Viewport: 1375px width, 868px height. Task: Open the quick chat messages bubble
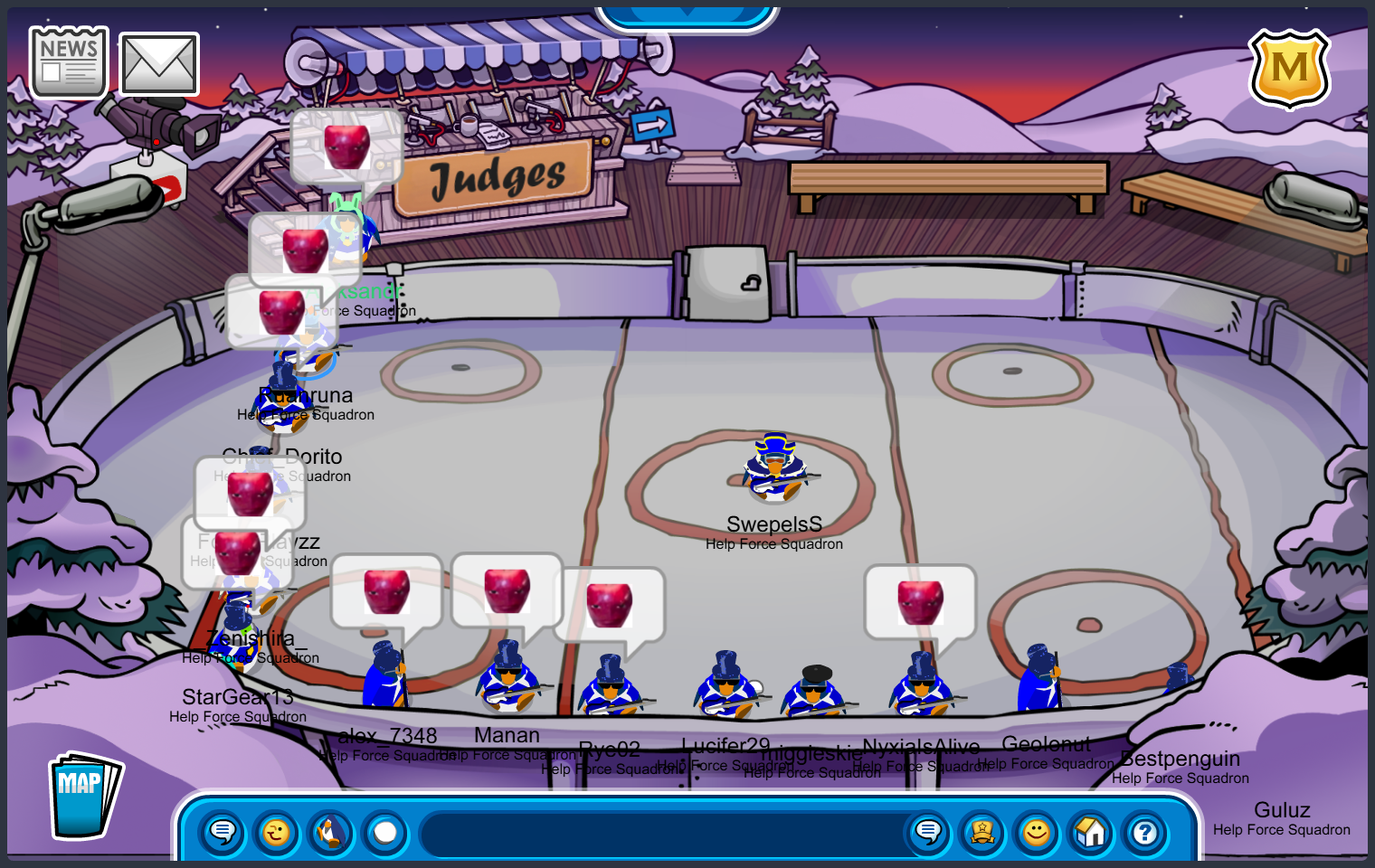222,833
